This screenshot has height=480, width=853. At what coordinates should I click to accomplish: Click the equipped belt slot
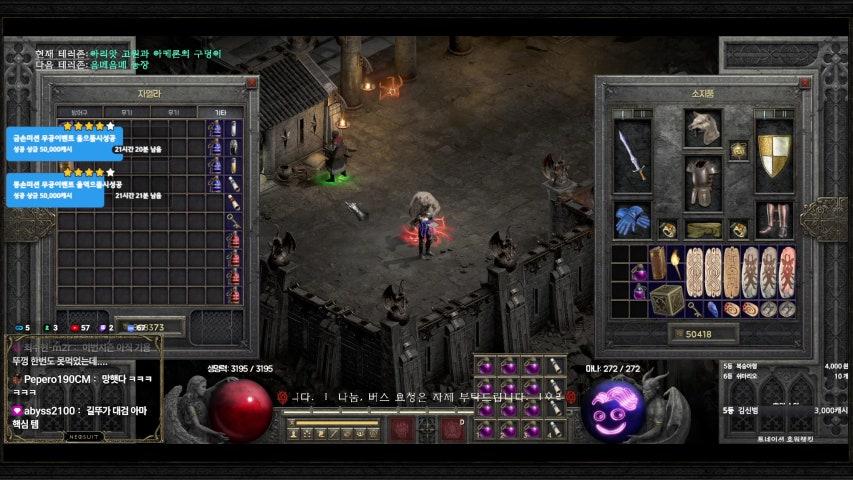(703, 229)
